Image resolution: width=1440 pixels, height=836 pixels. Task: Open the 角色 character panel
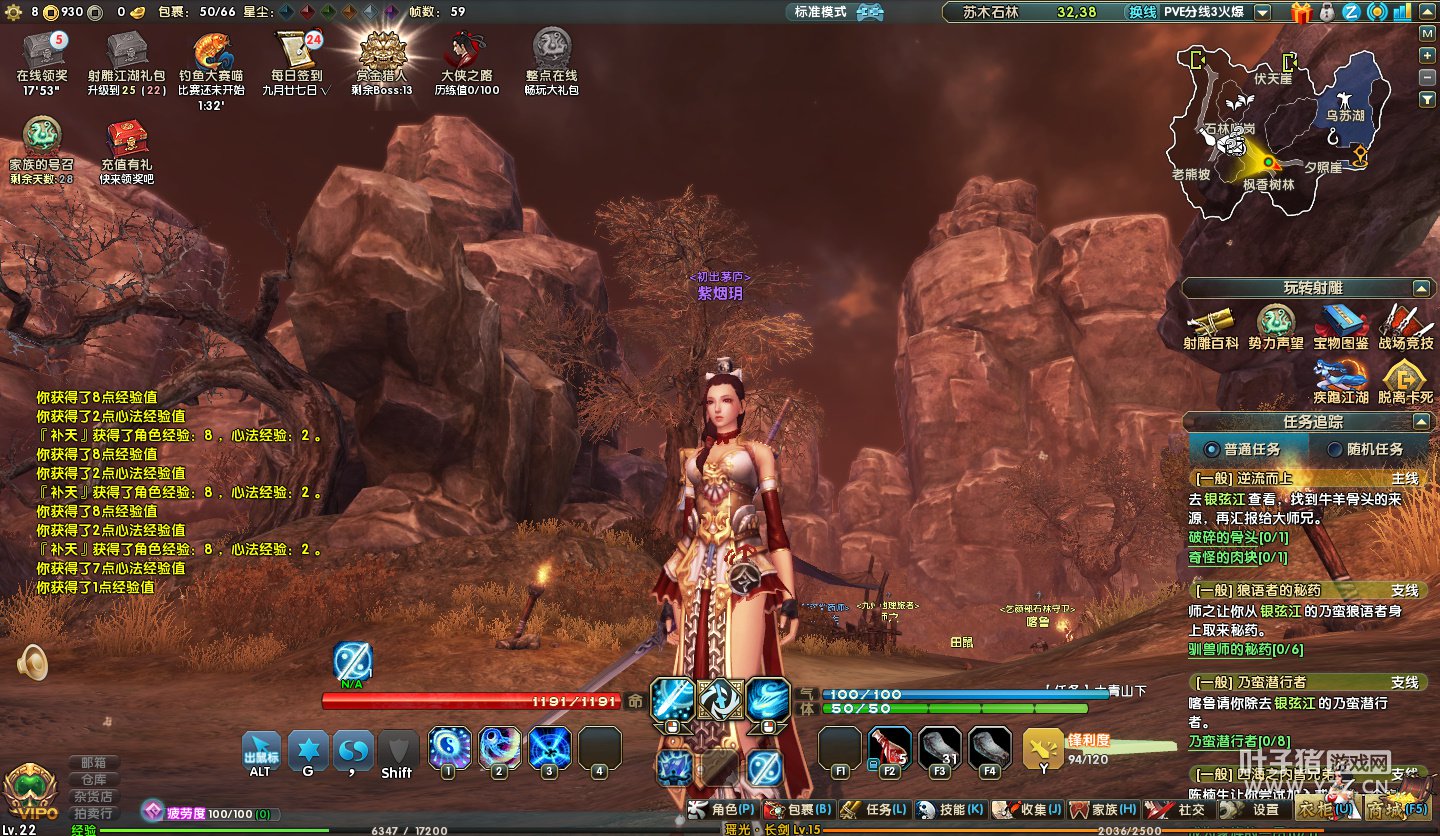[x=724, y=809]
